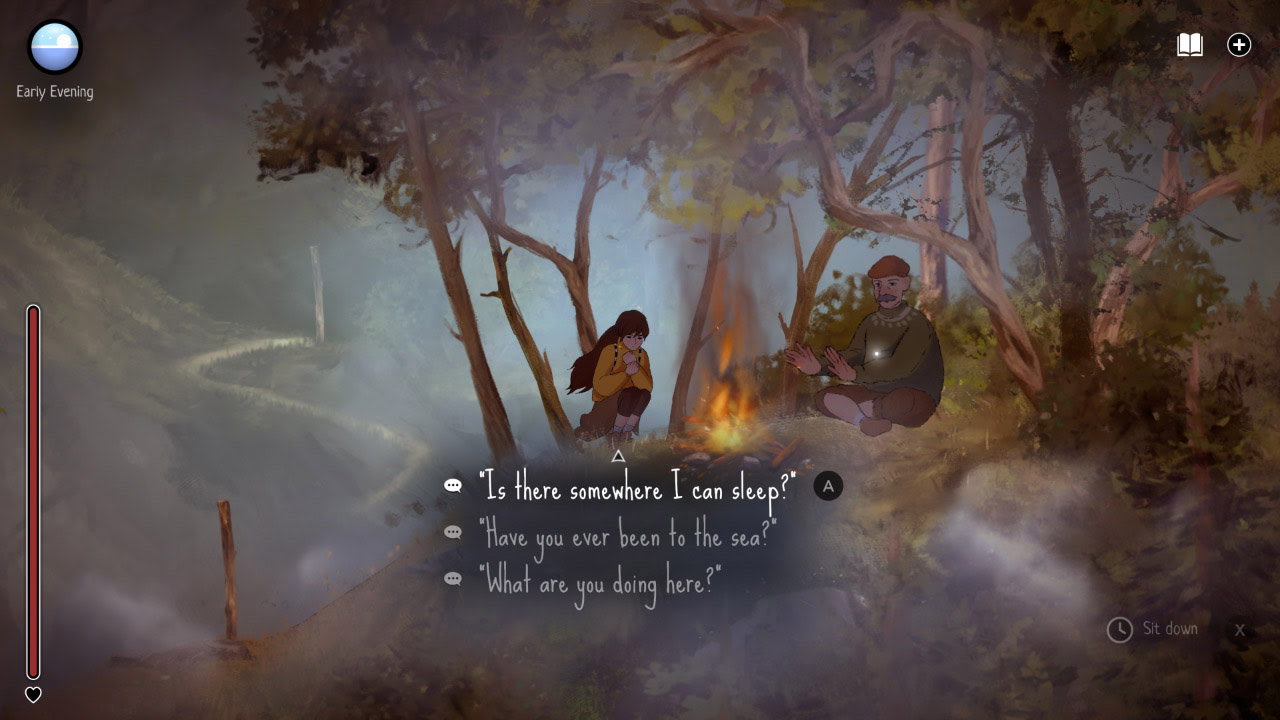The height and width of the screenshot is (720, 1280).
Task: Click the Early Evening day-cycle icon
Action: pos(52,48)
